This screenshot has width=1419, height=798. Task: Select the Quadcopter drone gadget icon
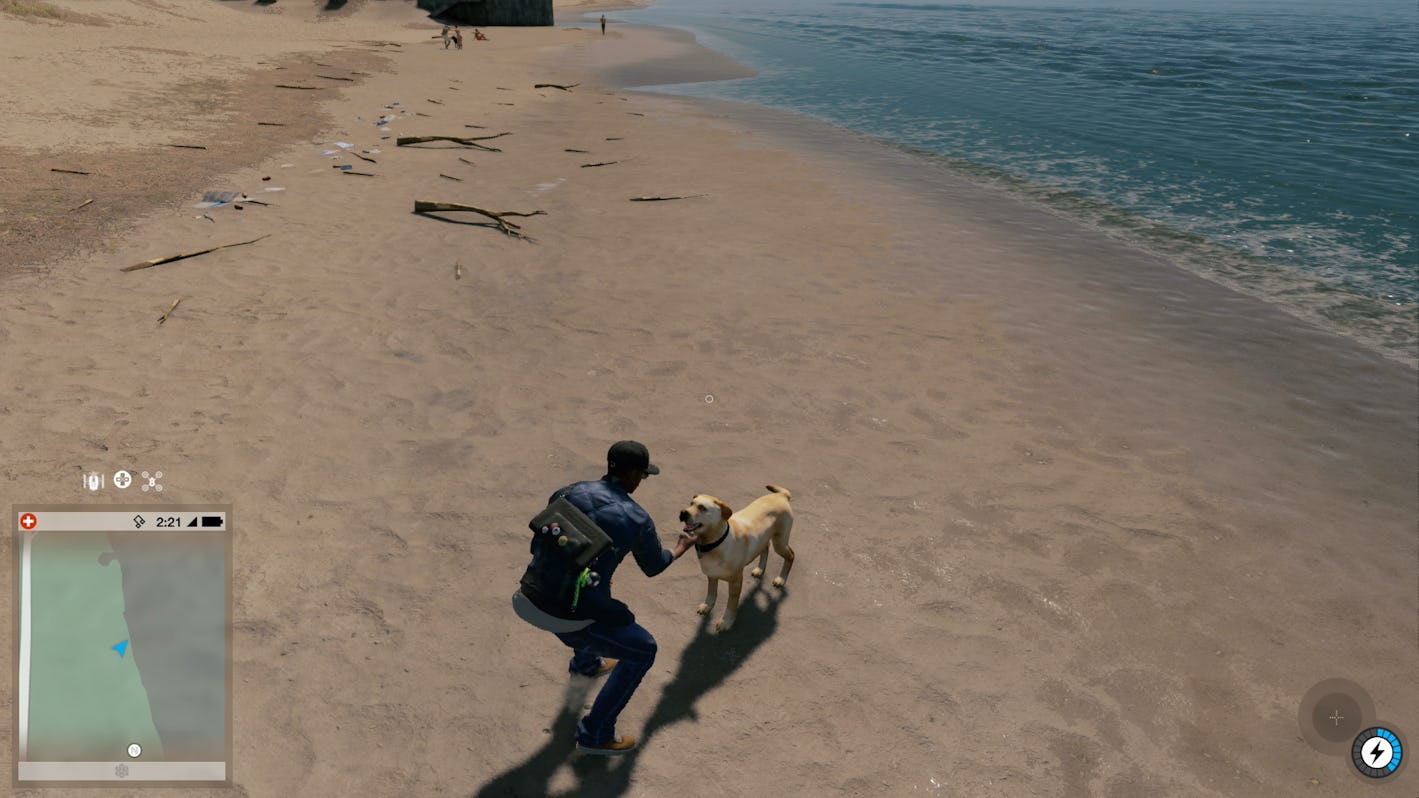coord(151,481)
